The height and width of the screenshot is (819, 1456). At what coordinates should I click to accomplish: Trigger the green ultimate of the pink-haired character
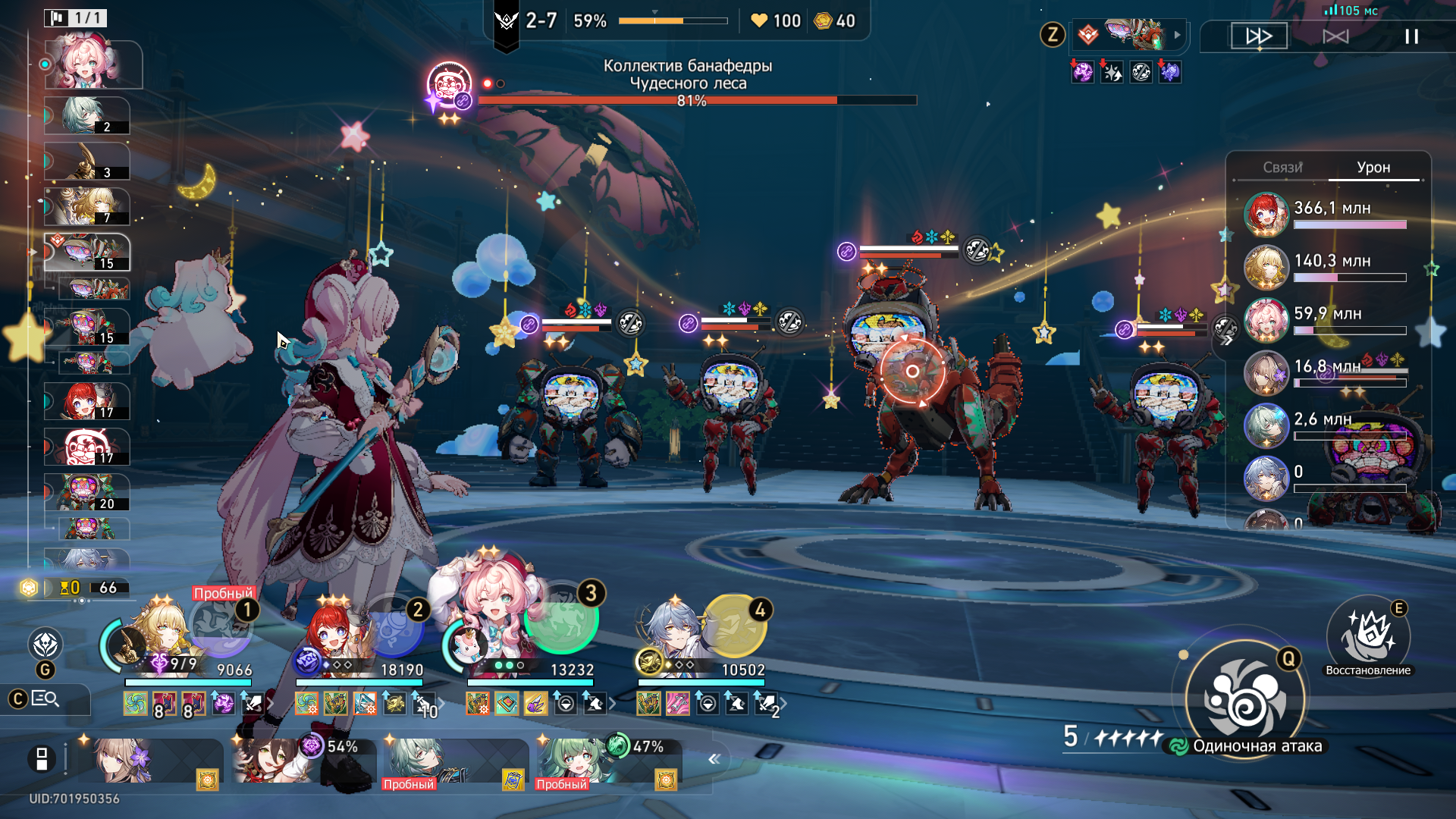(x=562, y=618)
